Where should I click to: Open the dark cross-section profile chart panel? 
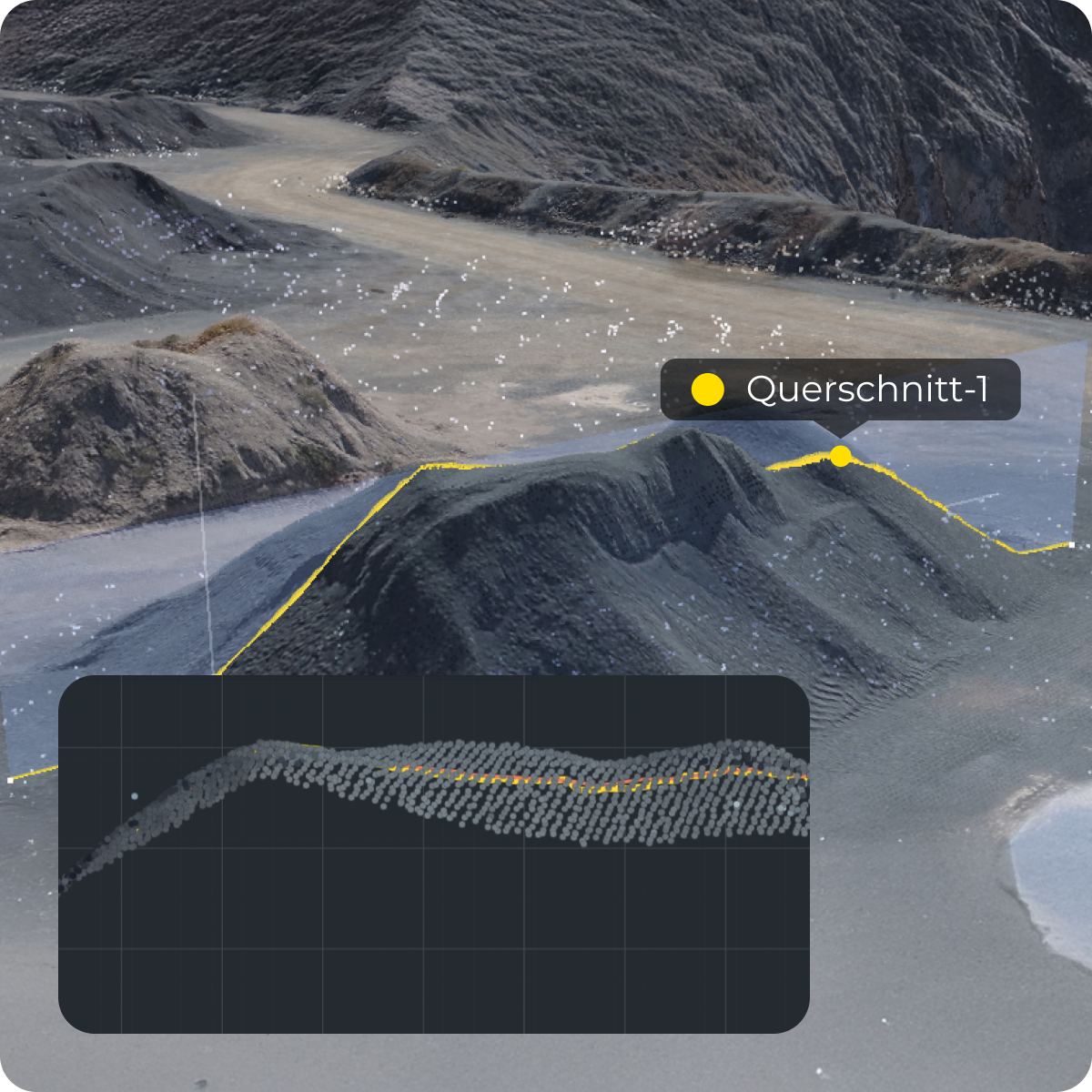click(433, 854)
